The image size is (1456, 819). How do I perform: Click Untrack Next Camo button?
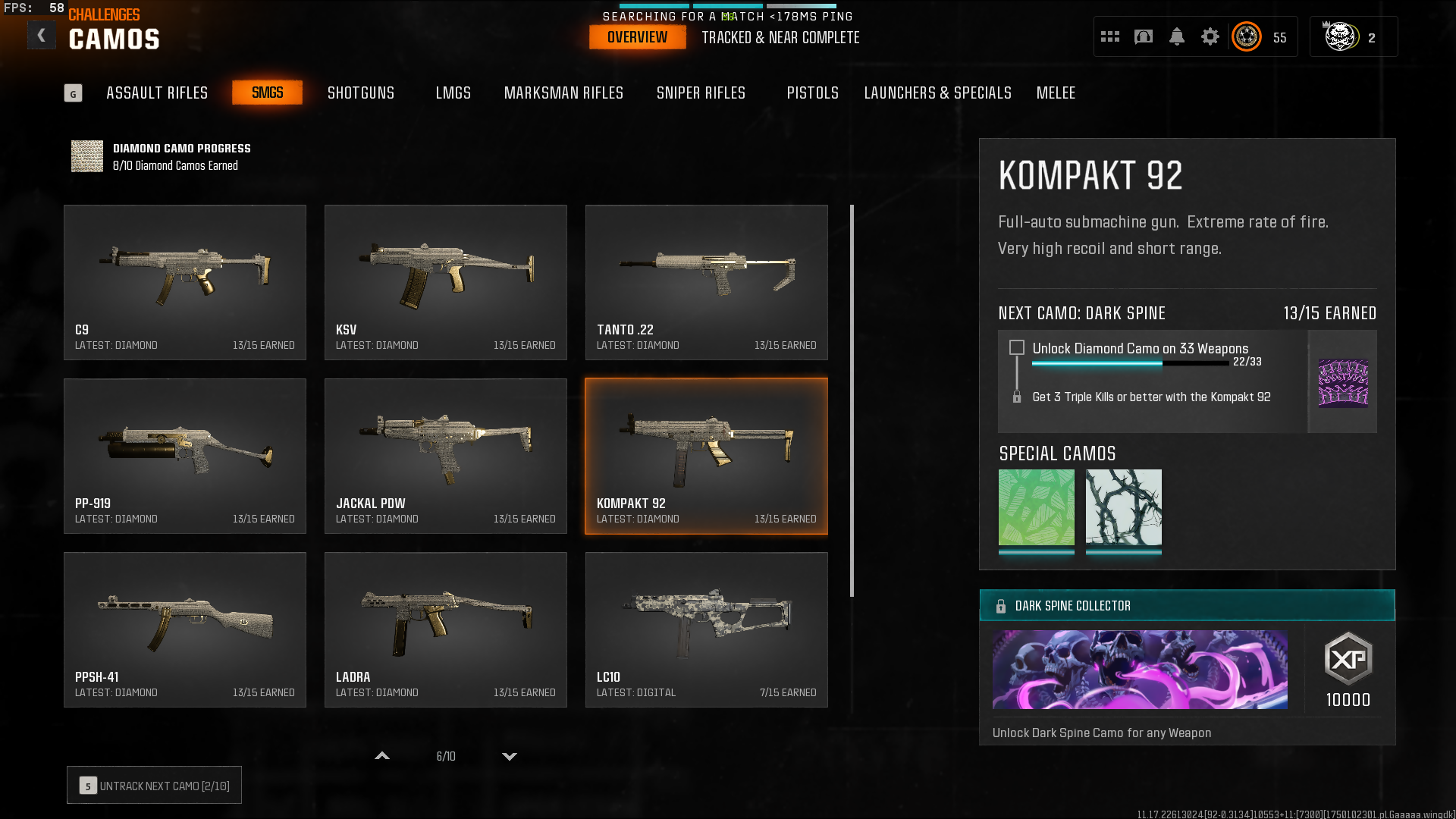[x=154, y=786]
